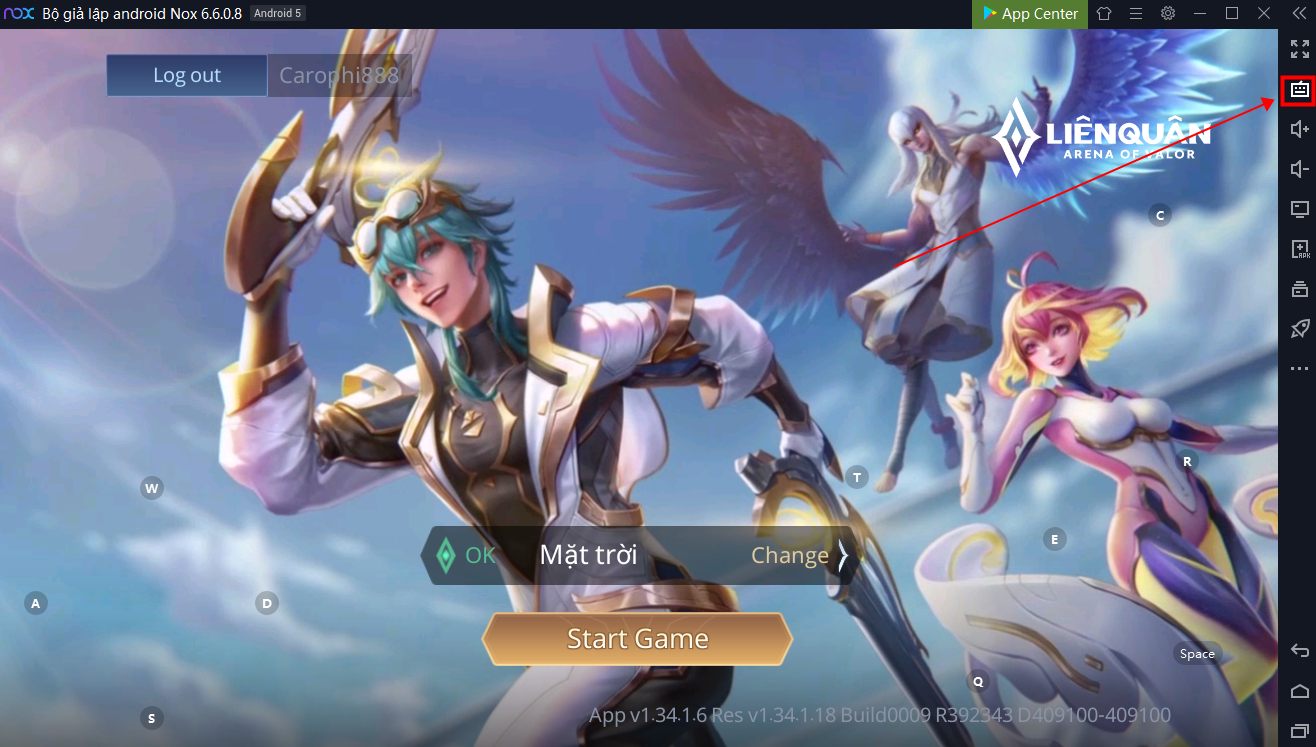This screenshot has height=747, width=1316.
Task: Open the APK install tool
Action: point(1299,249)
